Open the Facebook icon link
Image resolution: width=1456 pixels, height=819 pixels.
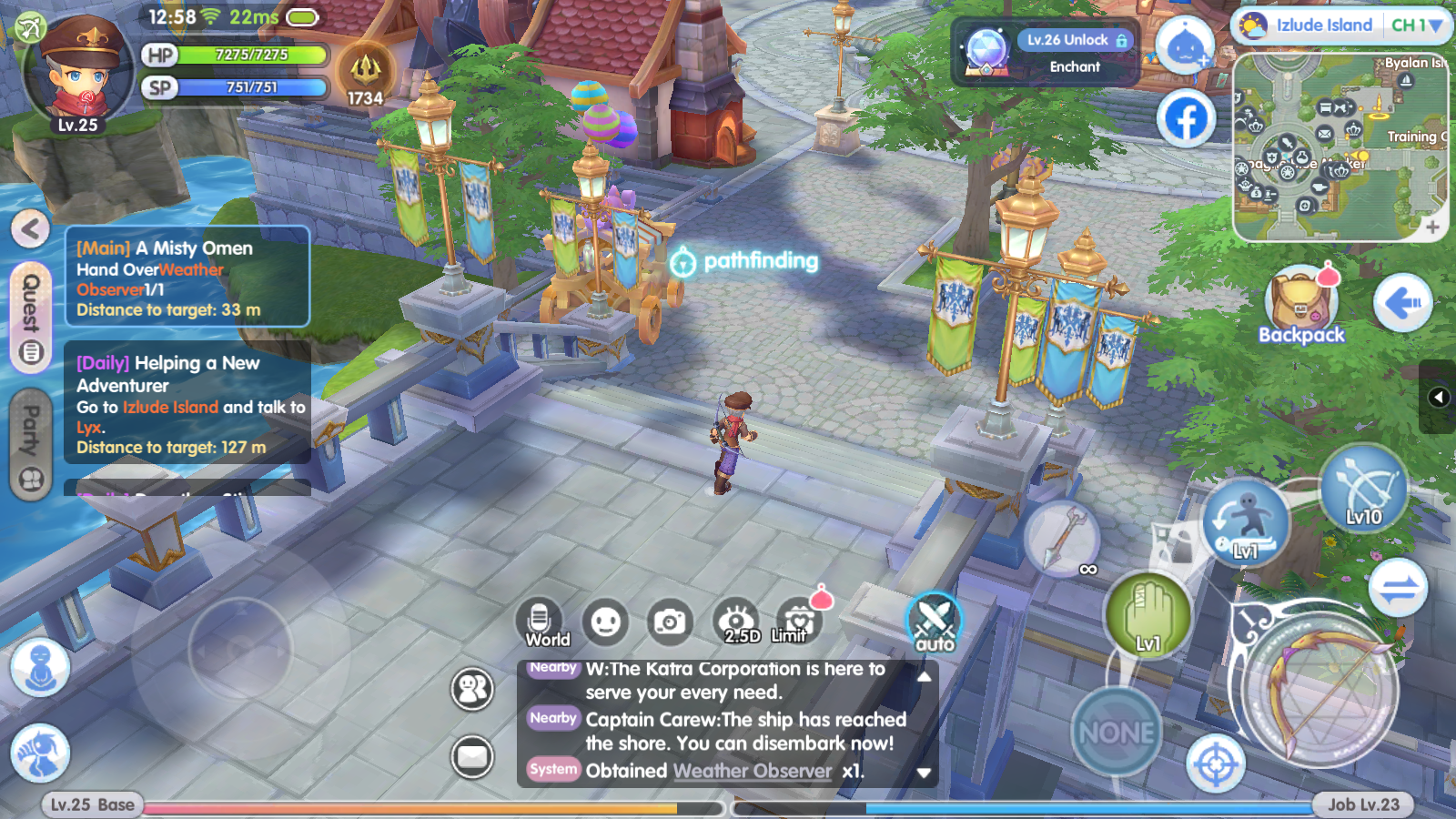click(x=1187, y=119)
